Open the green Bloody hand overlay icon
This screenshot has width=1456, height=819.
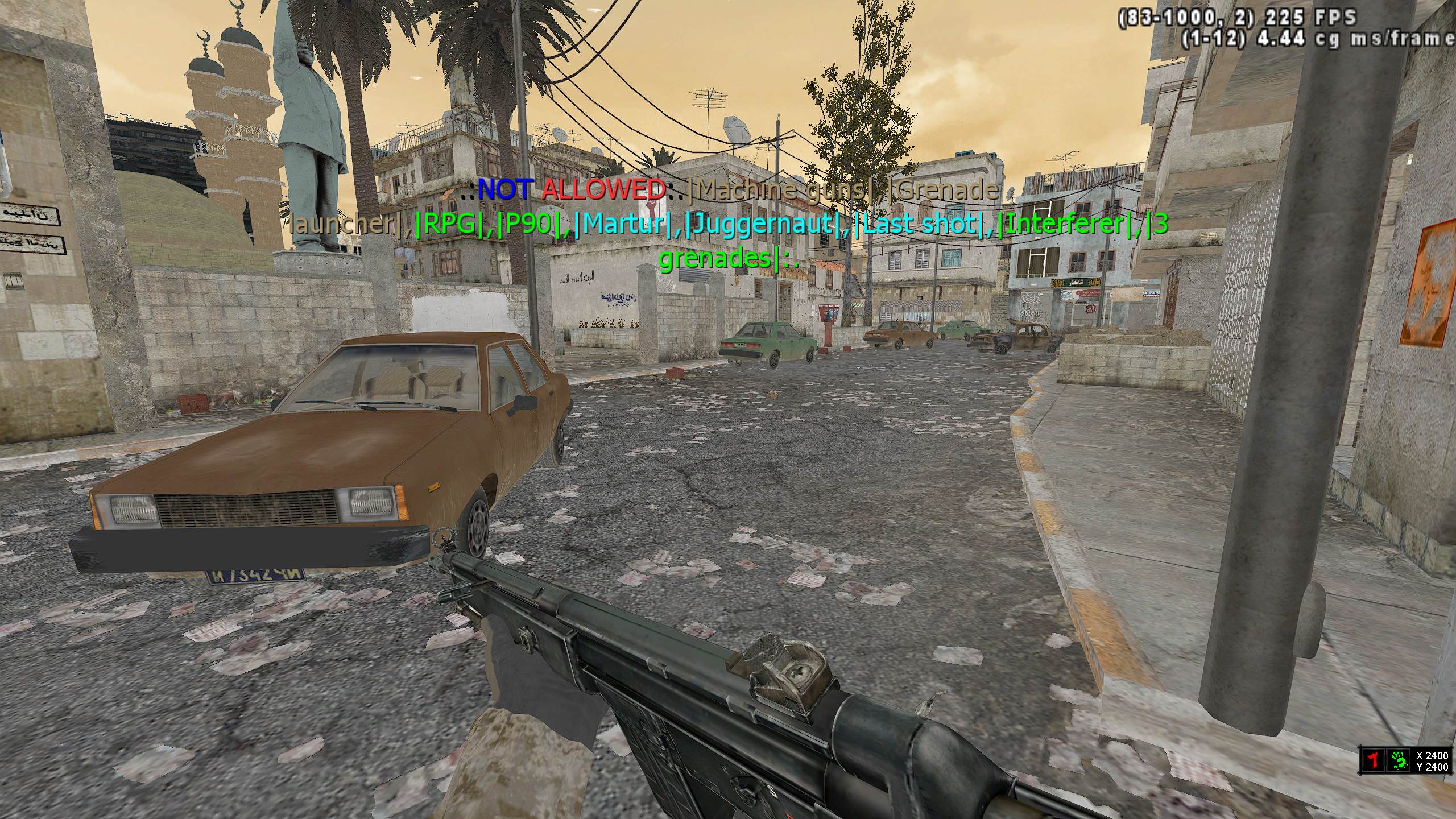click(1399, 760)
